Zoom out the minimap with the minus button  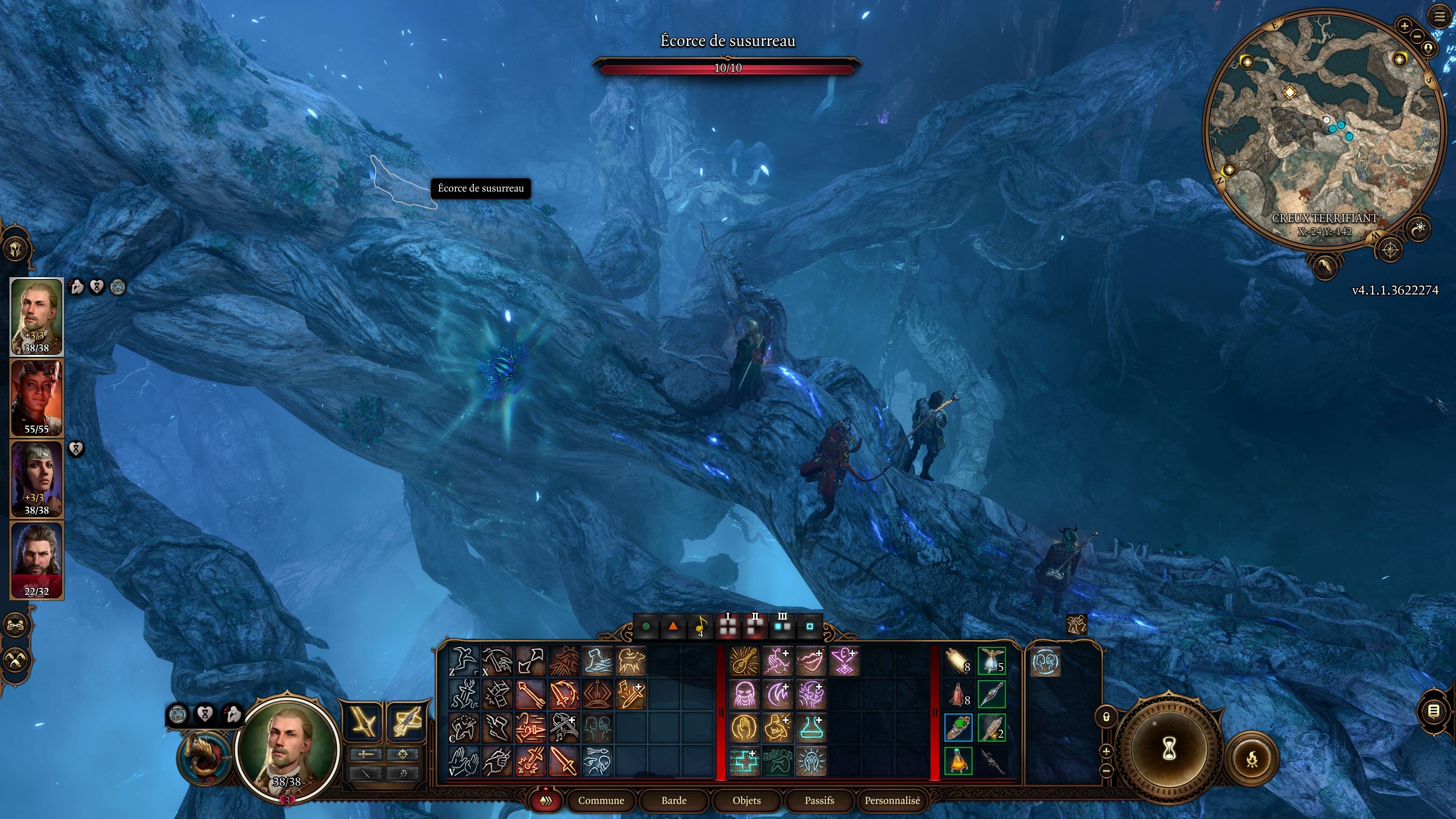click(1417, 36)
